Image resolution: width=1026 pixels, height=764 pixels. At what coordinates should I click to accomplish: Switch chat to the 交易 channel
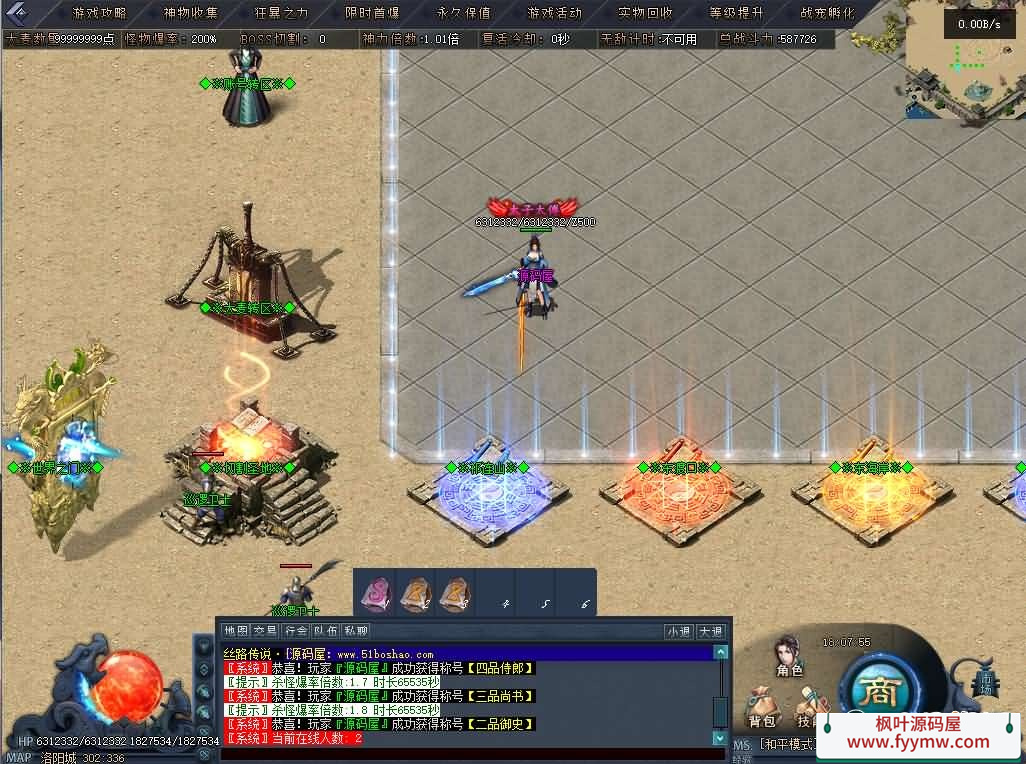265,631
